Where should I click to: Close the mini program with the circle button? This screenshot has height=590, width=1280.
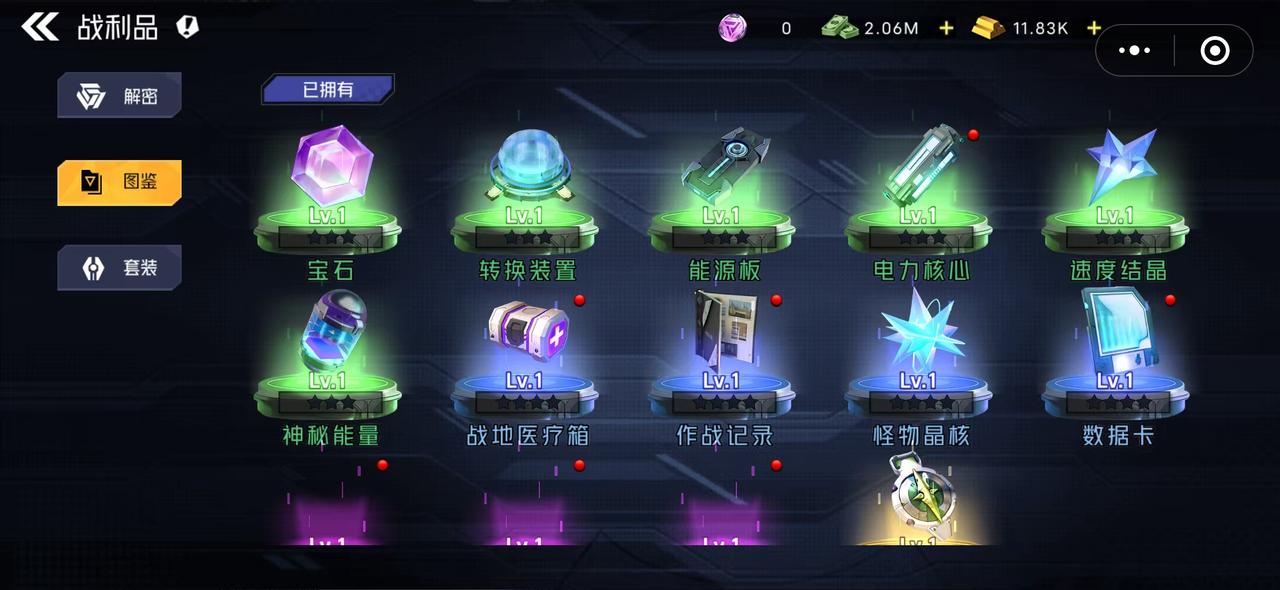coord(1214,50)
